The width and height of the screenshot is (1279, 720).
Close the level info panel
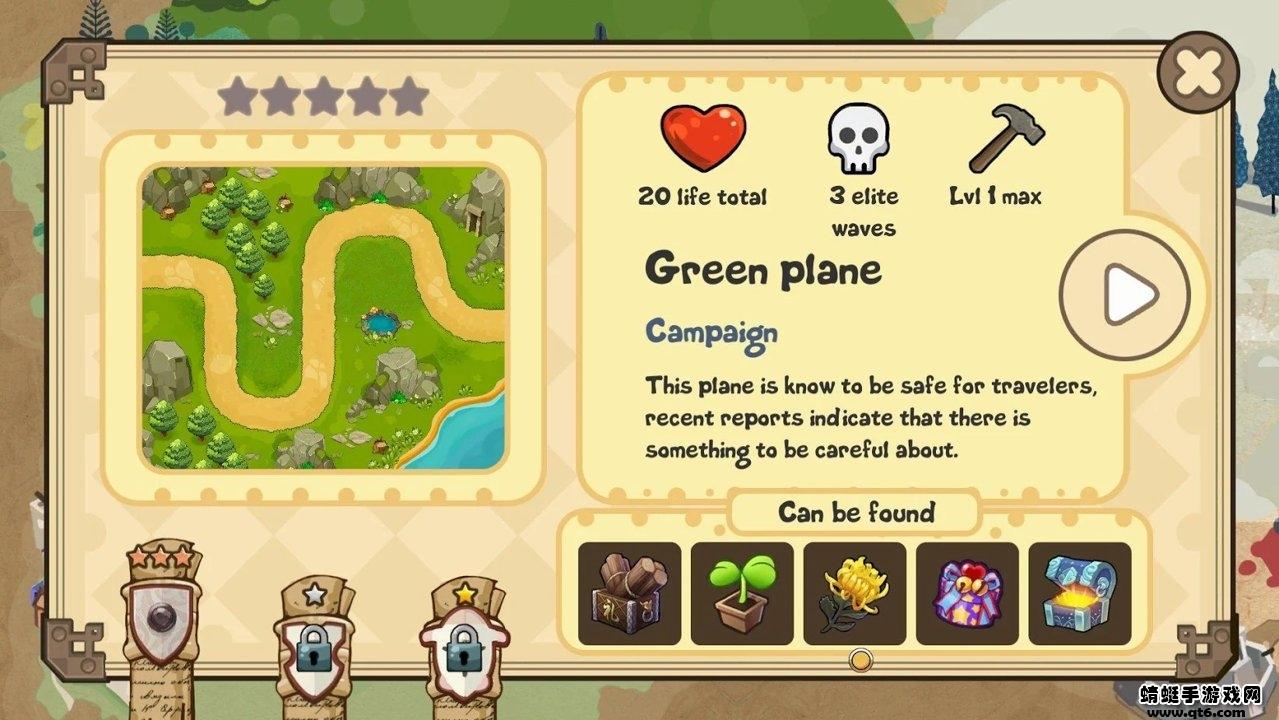(1197, 72)
